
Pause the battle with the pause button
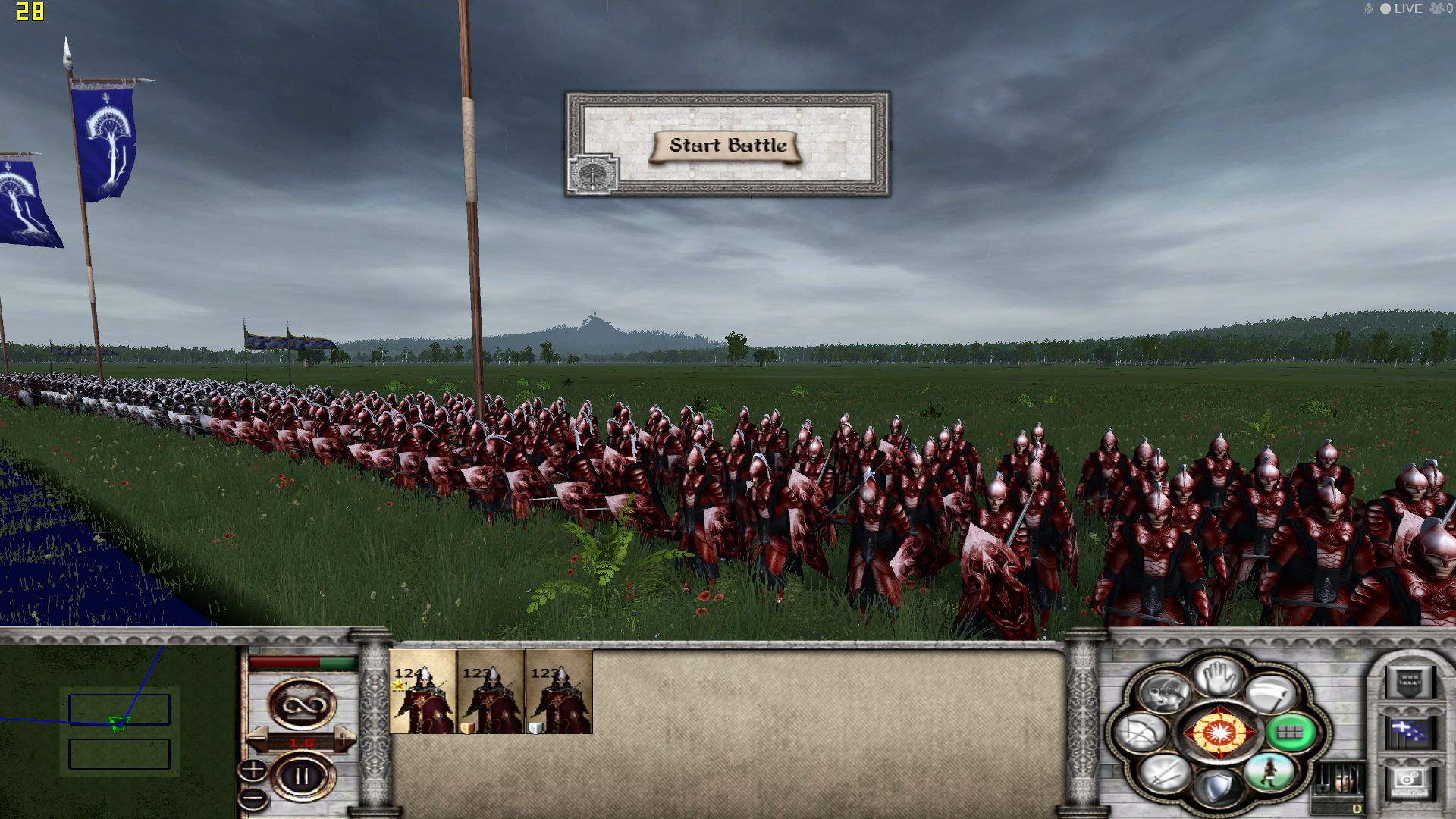(x=303, y=777)
